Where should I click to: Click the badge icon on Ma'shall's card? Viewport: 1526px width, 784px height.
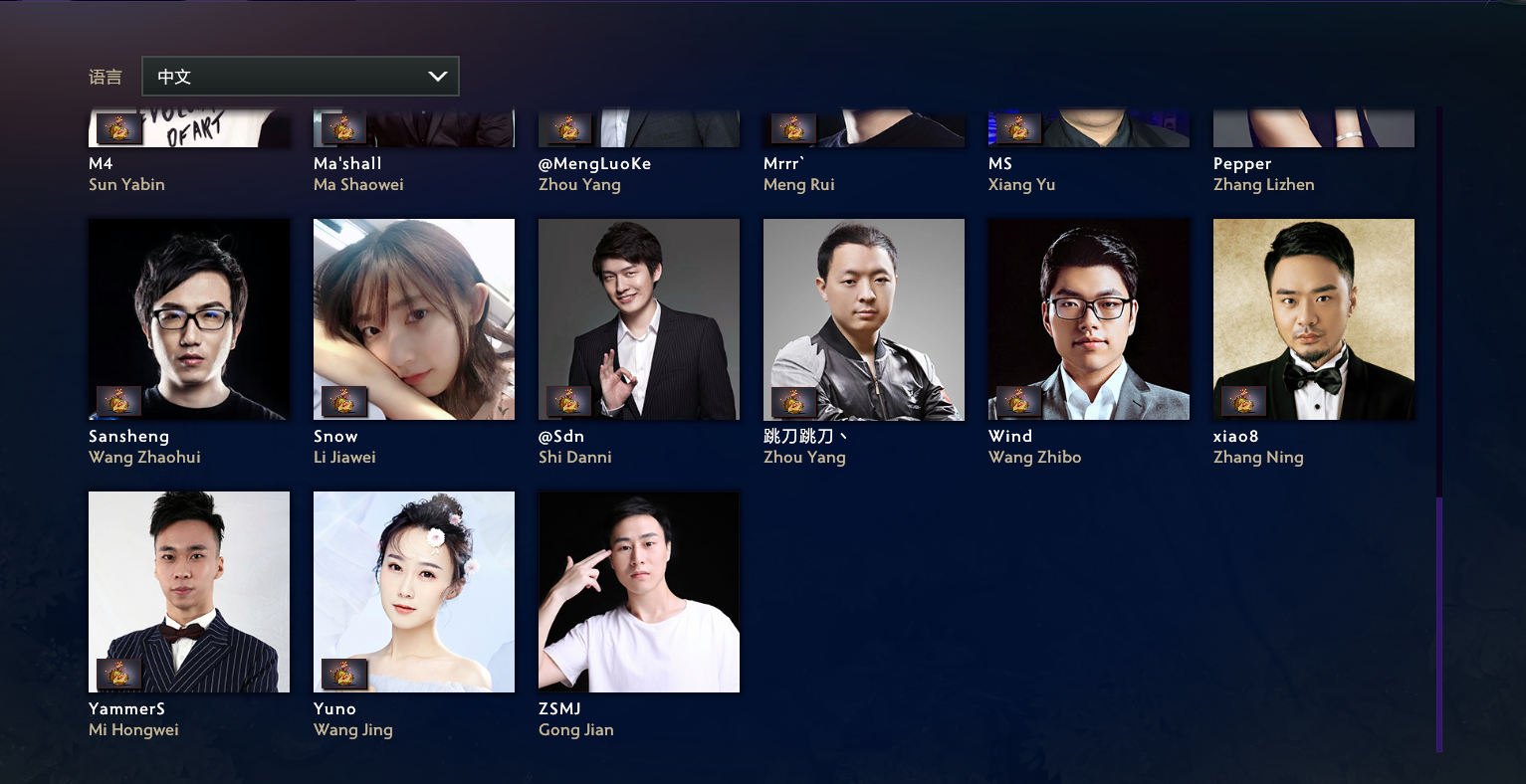pos(344,127)
